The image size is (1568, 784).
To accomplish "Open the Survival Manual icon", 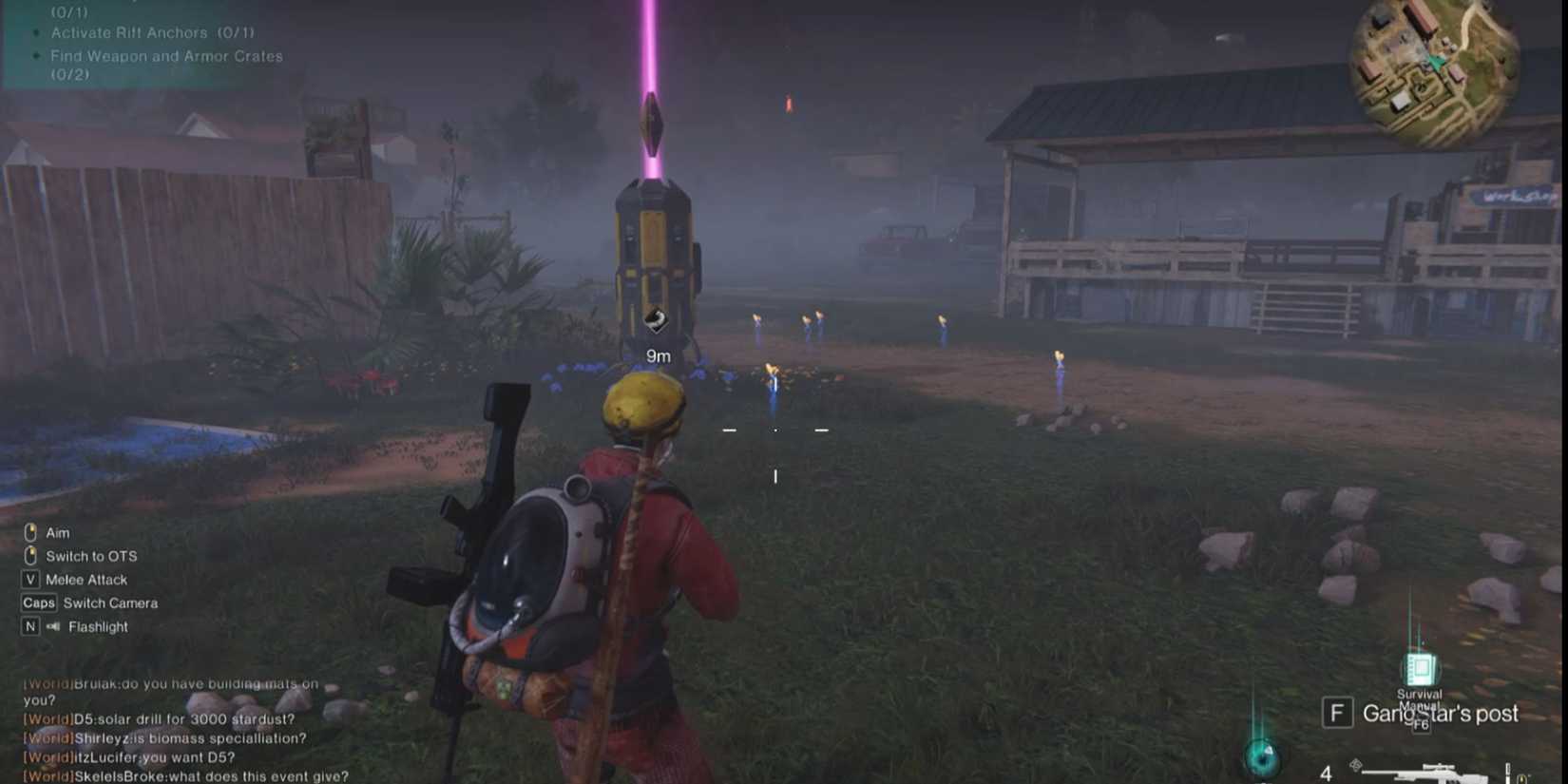I will (1421, 670).
